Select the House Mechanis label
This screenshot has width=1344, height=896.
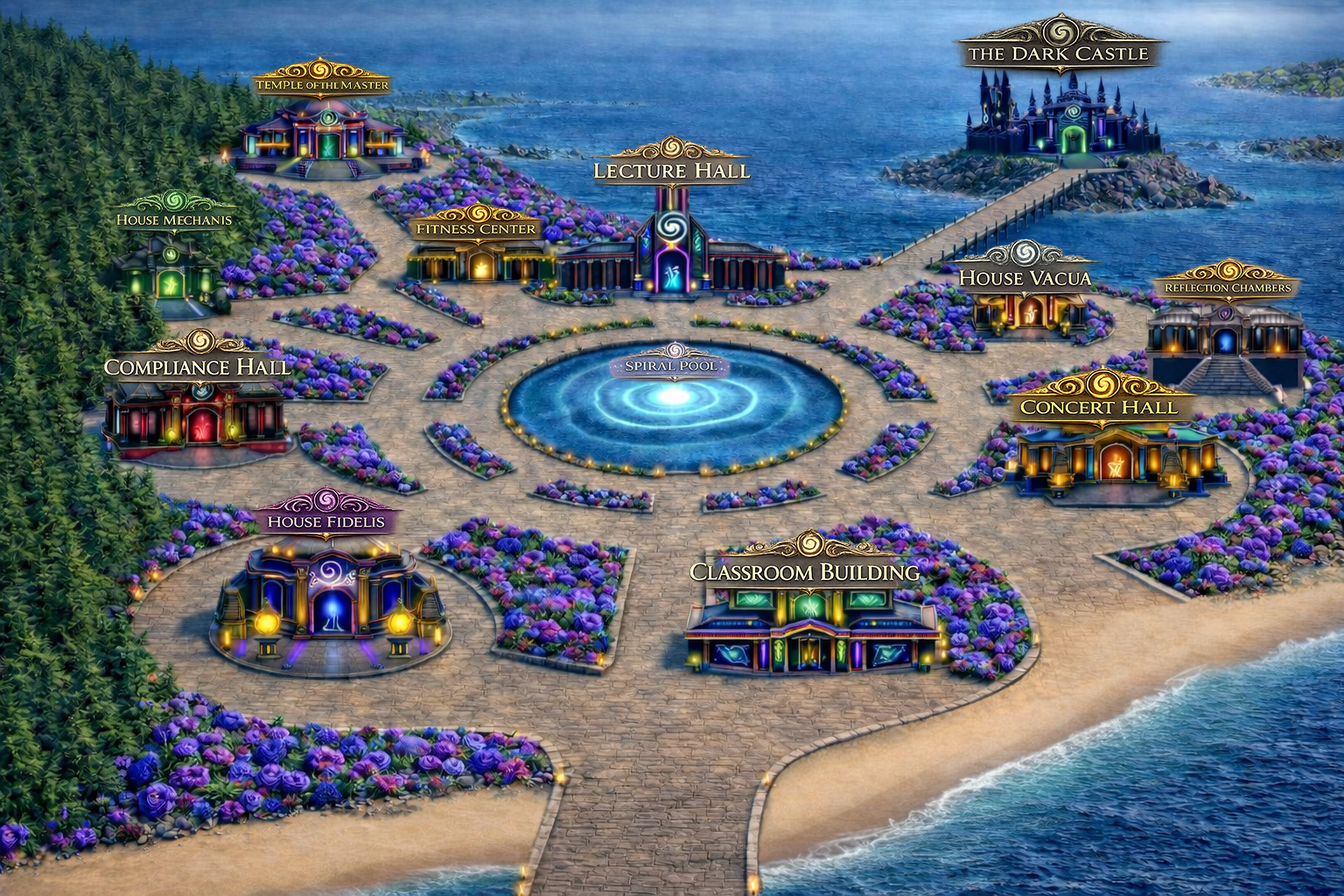tap(174, 220)
